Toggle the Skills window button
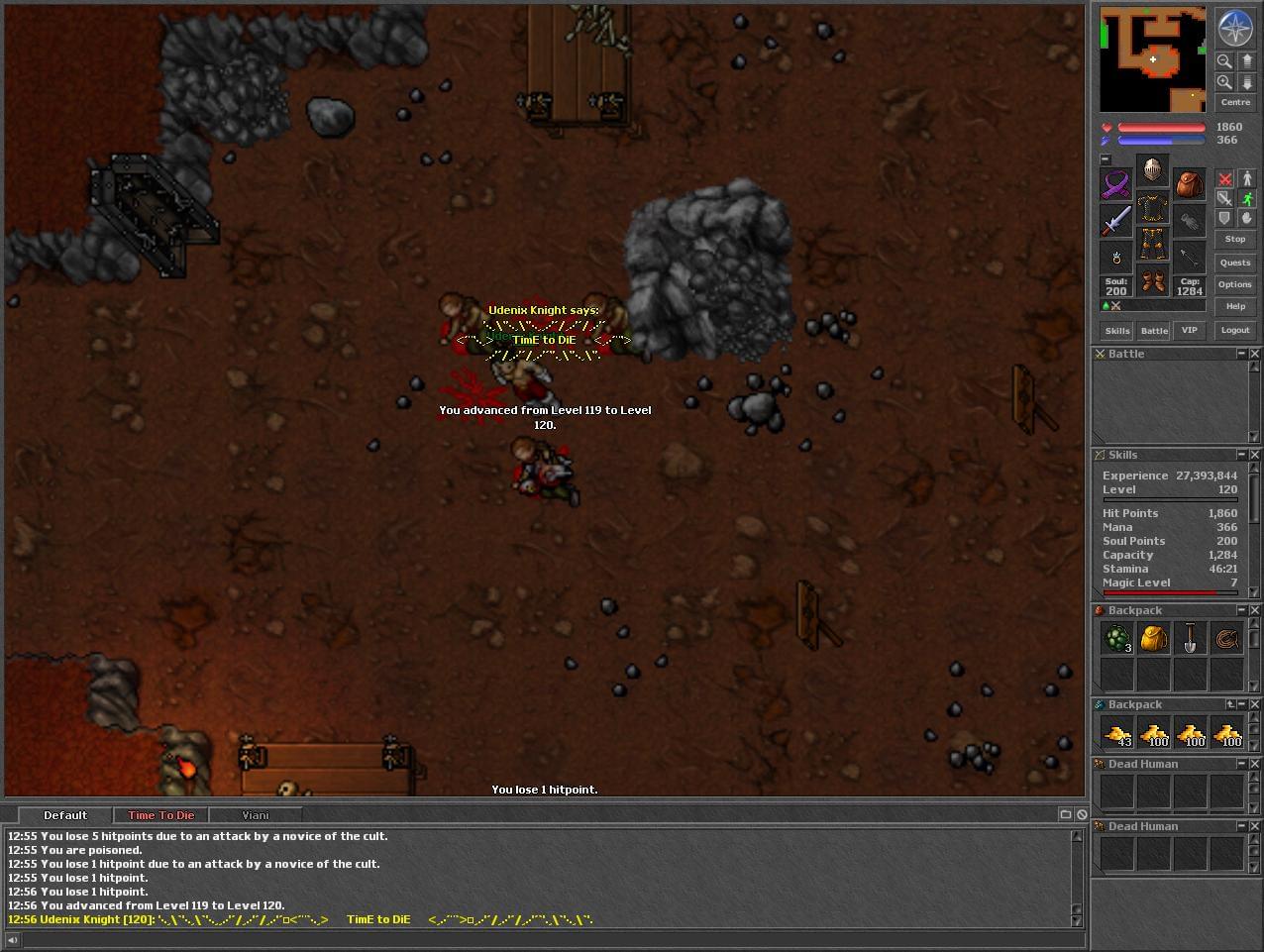The width and height of the screenshot is (1264, 952). coord(1117,330)
